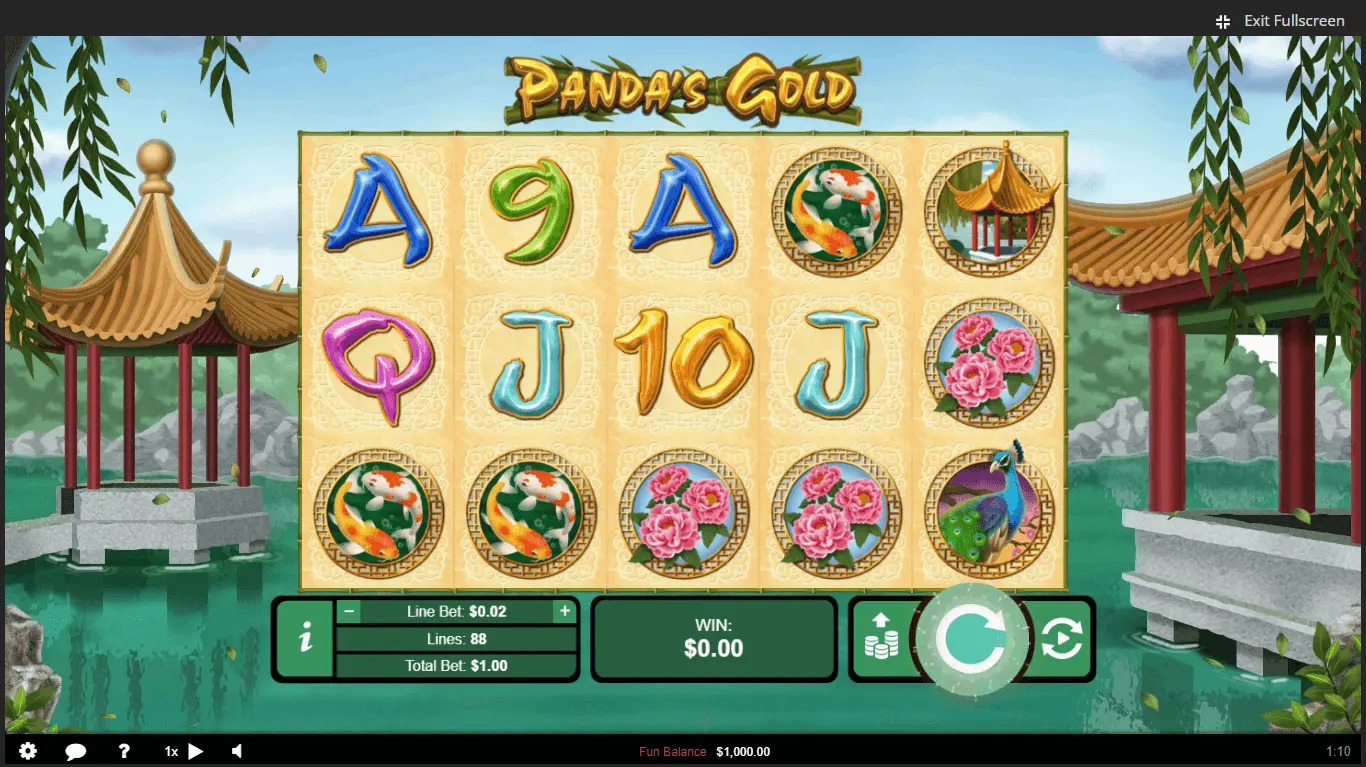Toggle the 1x play speed control

[185, 751]
